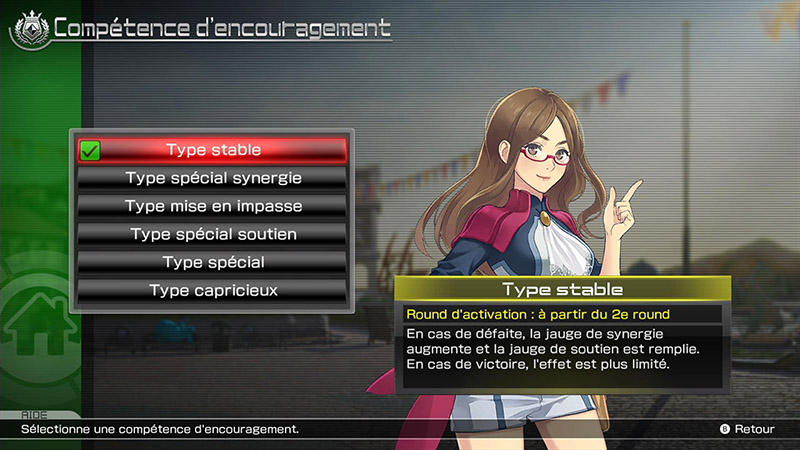Select Type spécial soutien
The height and width of the screenshot is (450, 800).
[x=213, y=234]
